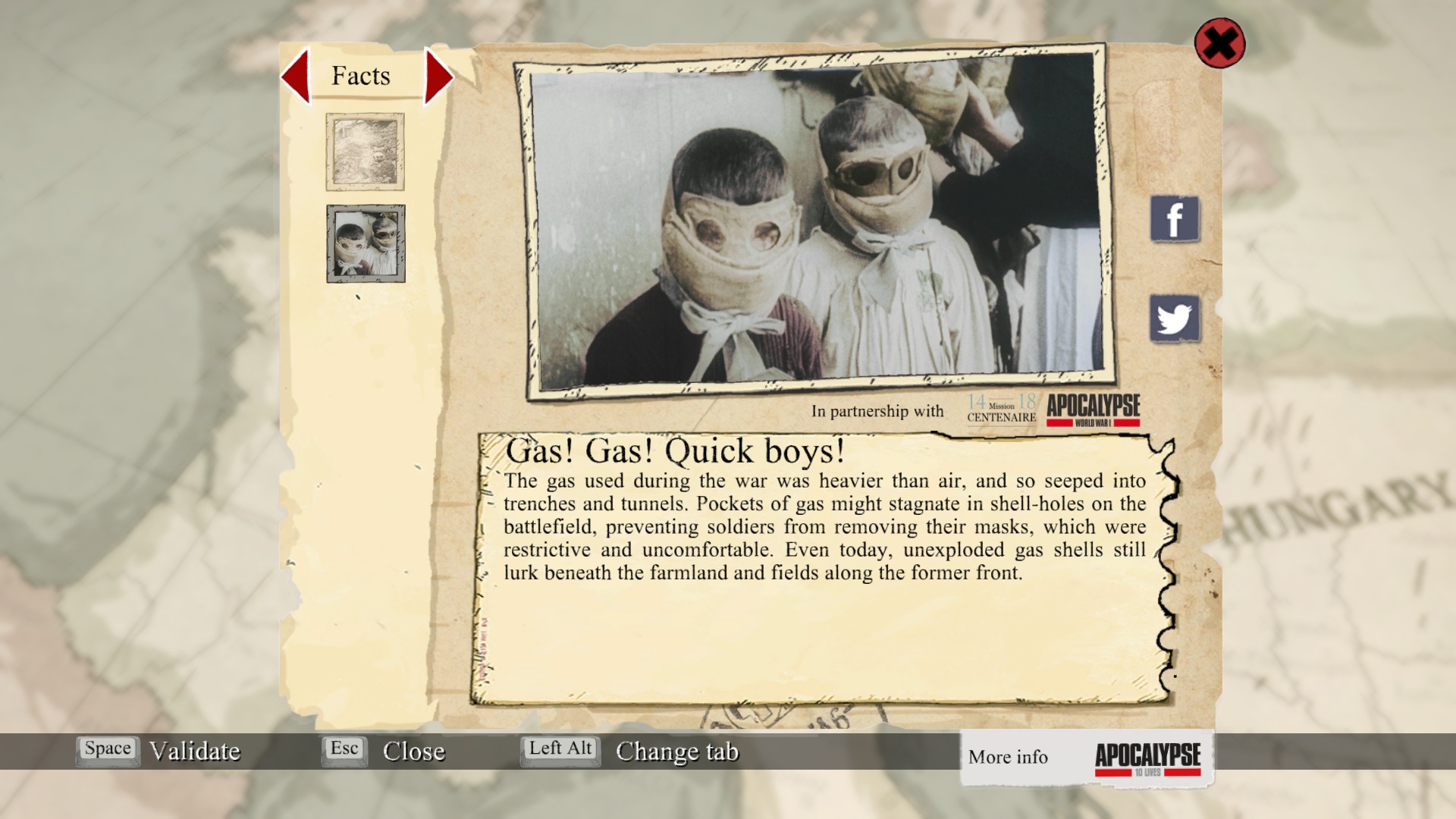Click the Apocalypse World War I partner logo
The image size is (1456, 819).
[1094, 409]
